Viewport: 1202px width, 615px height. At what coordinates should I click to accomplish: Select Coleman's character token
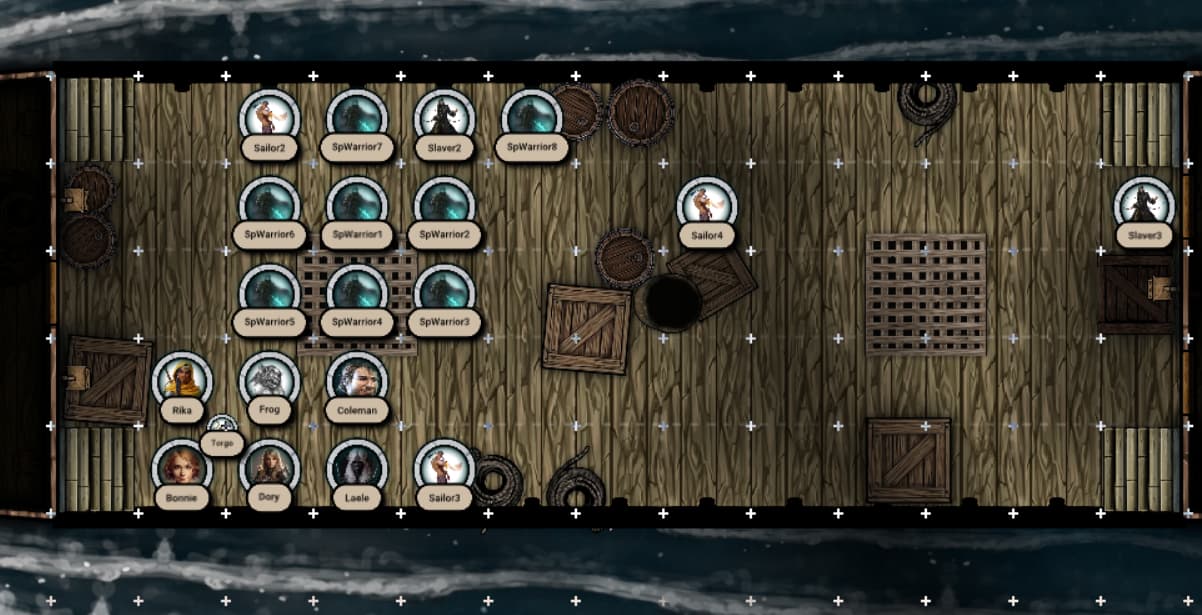(357, 380)
